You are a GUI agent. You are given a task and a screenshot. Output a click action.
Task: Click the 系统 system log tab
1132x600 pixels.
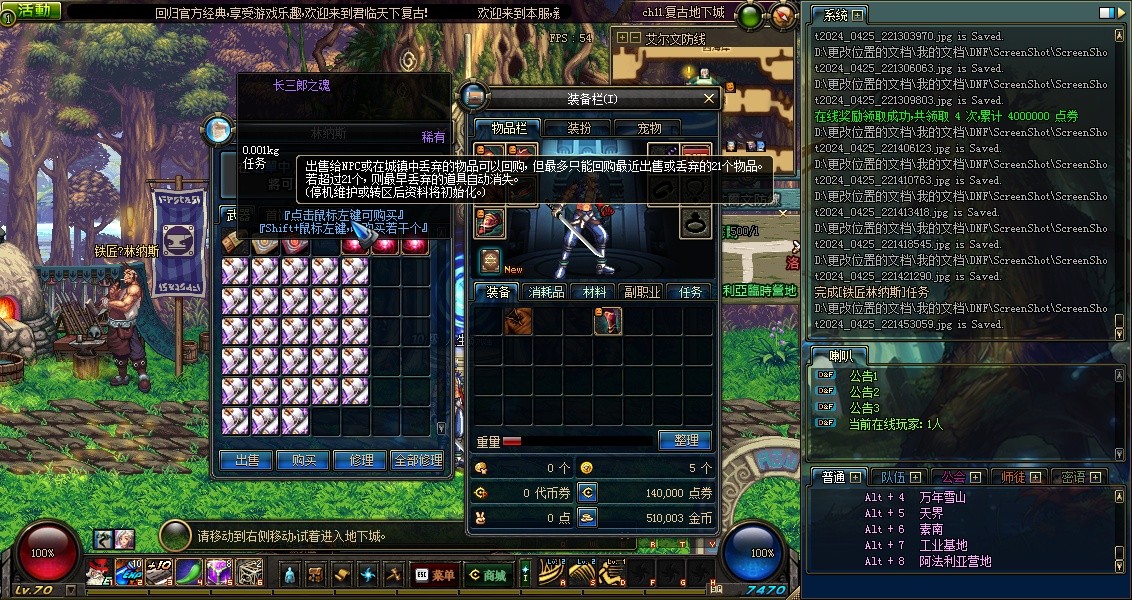pyautogui.click(x=836, y=15)
